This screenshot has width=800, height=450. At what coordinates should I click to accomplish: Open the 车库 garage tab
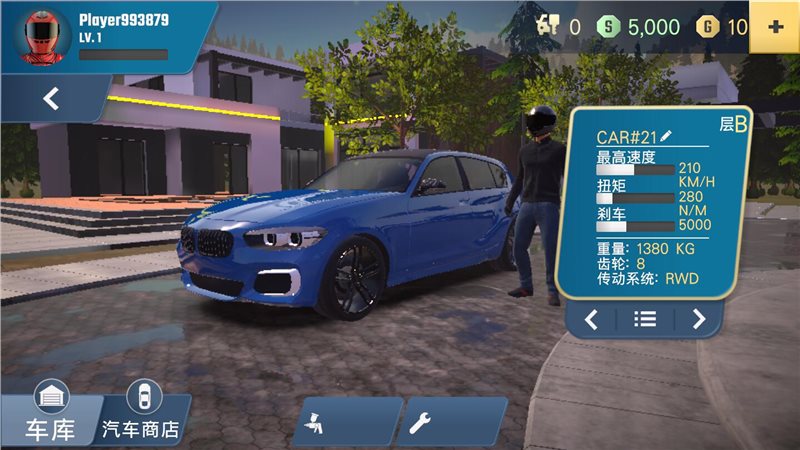[x=49, y=415]
